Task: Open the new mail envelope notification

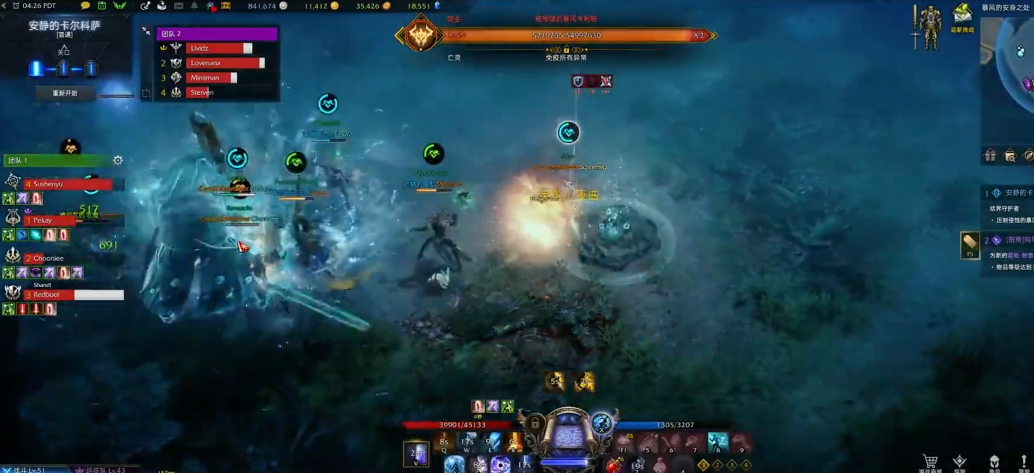Action: [962, 13]
